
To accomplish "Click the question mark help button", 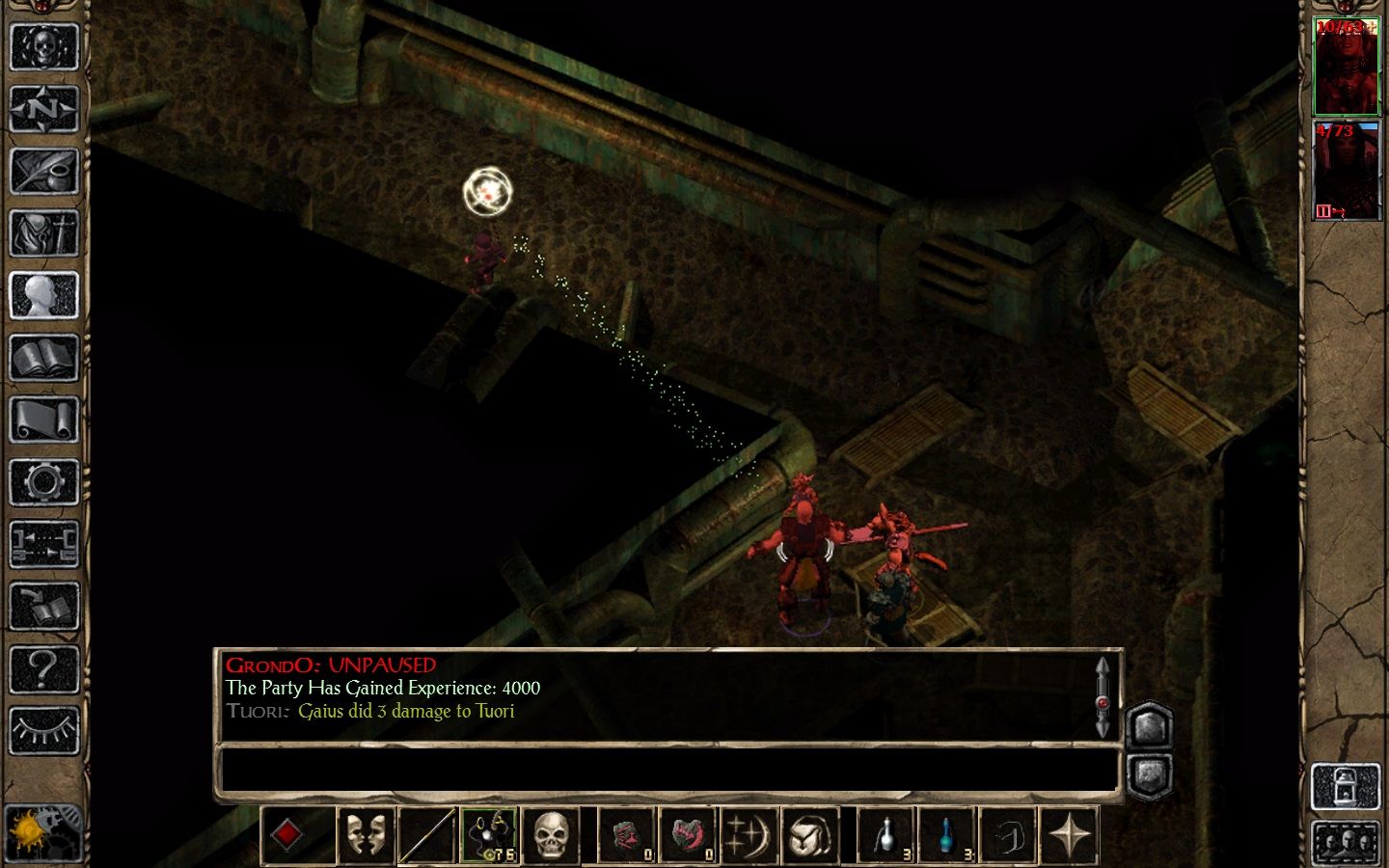I will click(43, 668).
